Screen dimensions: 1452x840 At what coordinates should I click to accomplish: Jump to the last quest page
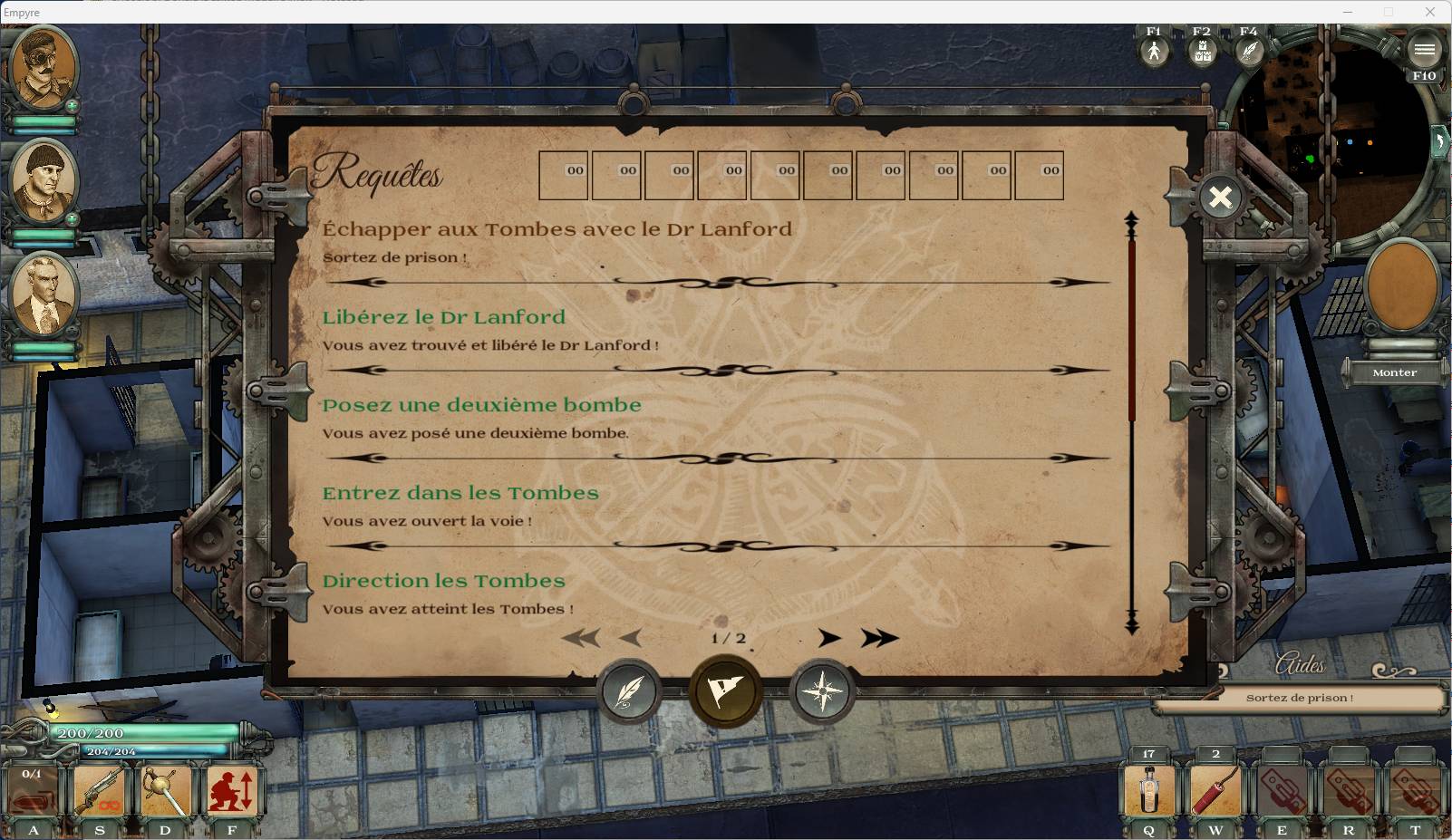coord(879,638)
